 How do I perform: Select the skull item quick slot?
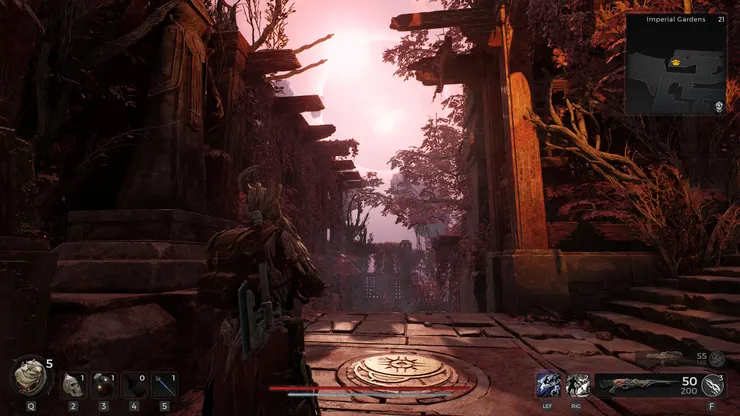click(x=74, y=384)
